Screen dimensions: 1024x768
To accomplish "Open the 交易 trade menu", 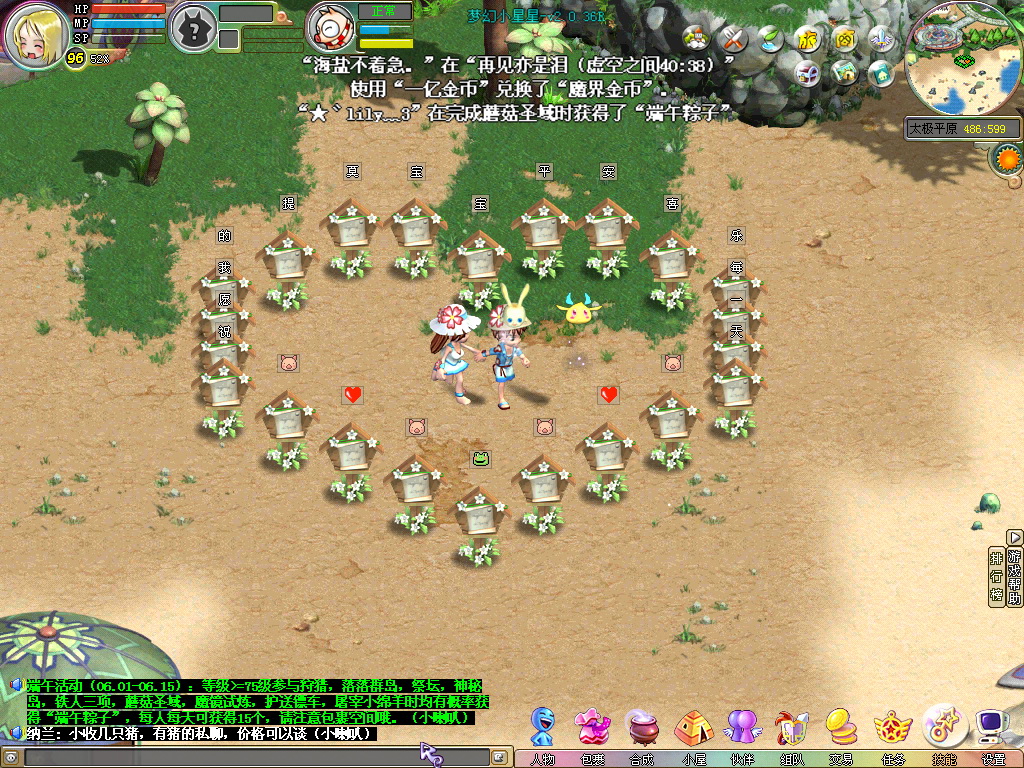I will (x=841, y=727).
